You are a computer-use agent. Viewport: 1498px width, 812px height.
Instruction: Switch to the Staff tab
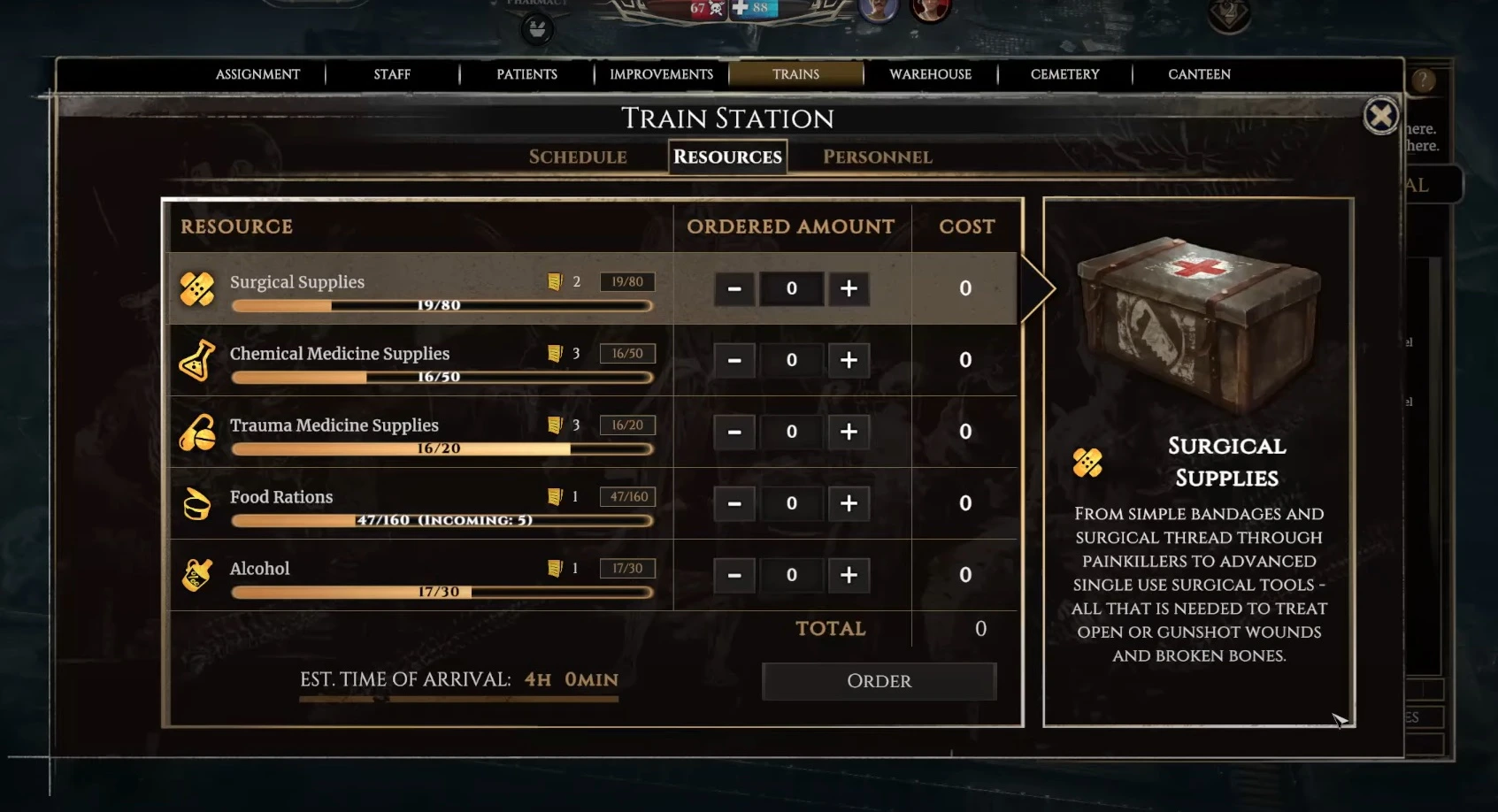pyautogui.click(x=392, y=74)
